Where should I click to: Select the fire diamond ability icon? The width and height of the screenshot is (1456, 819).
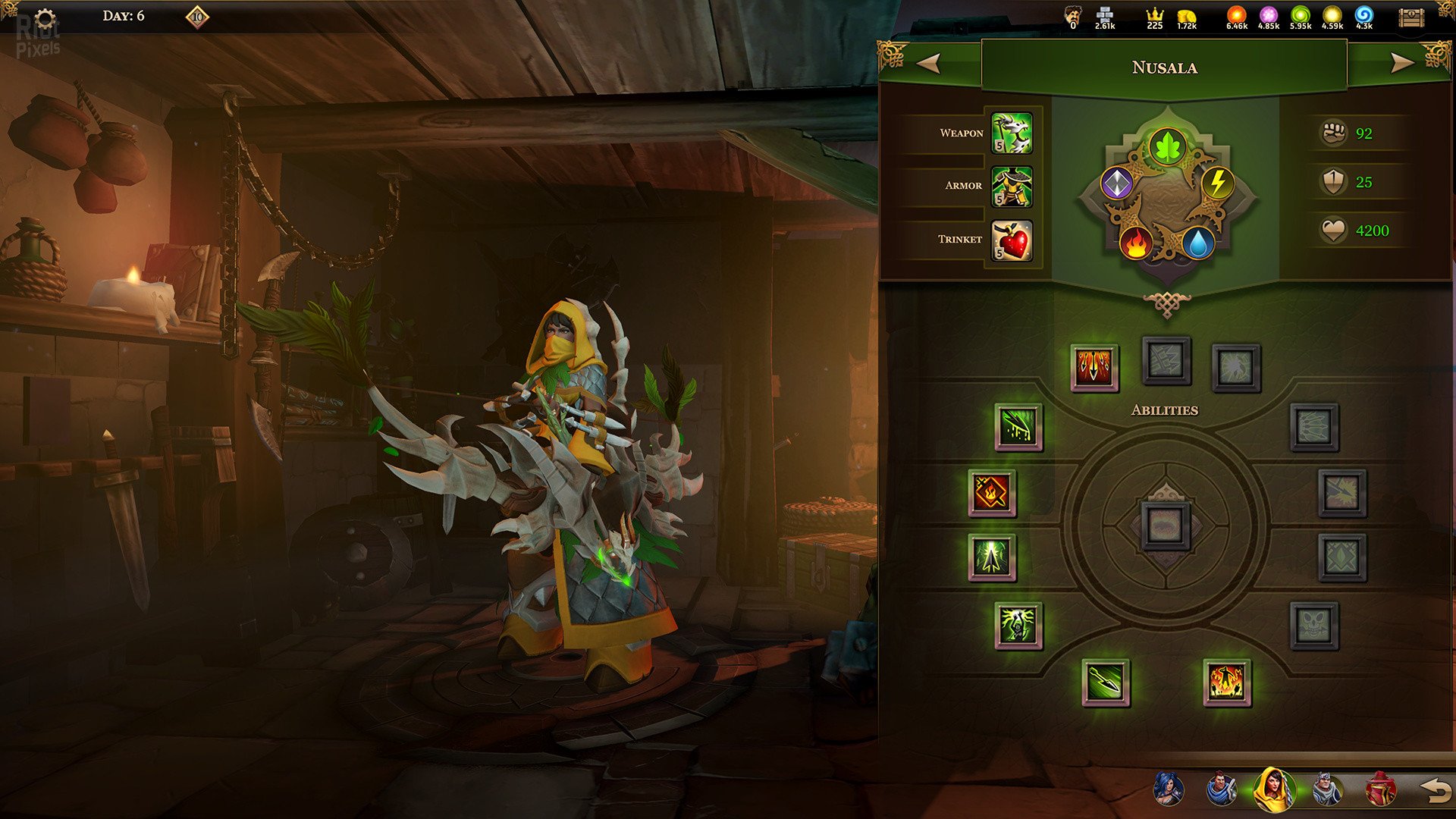point(992,493)
